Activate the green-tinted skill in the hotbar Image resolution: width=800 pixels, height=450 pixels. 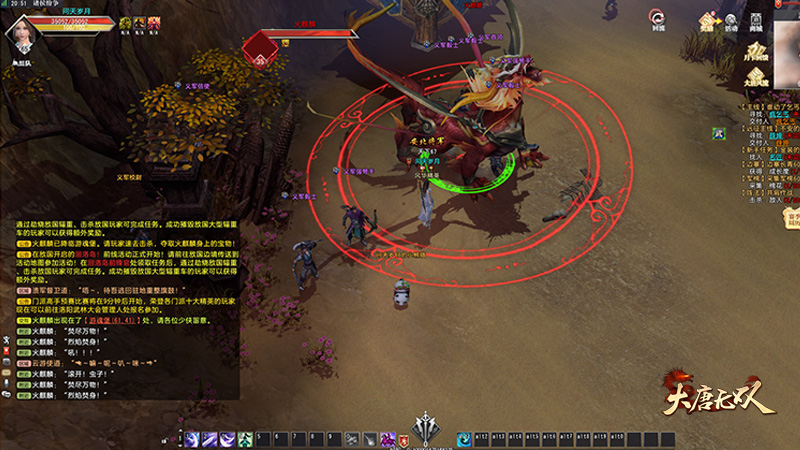tap(244, 439)
